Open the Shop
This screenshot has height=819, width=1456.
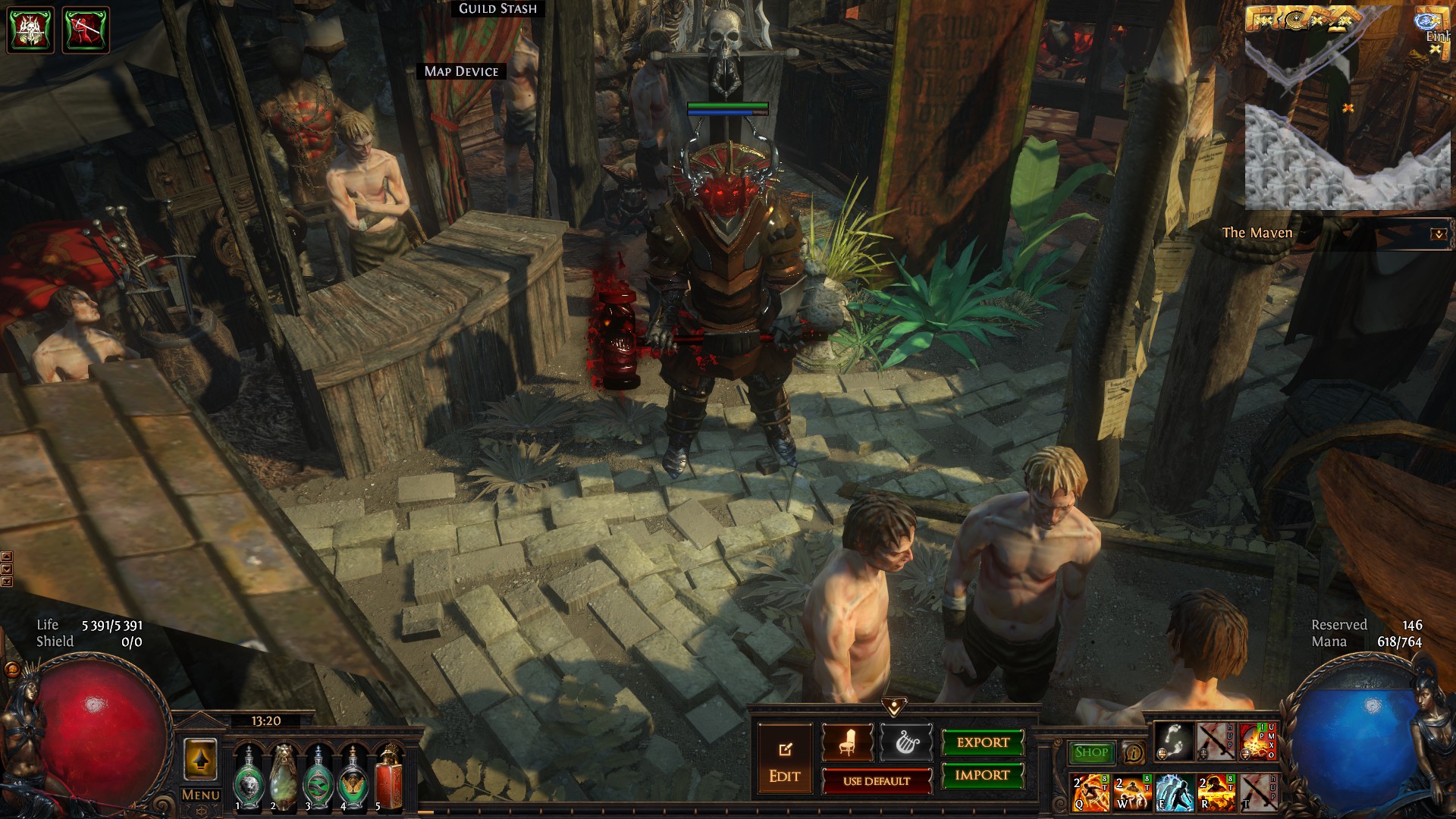[x=1091, y=752]
